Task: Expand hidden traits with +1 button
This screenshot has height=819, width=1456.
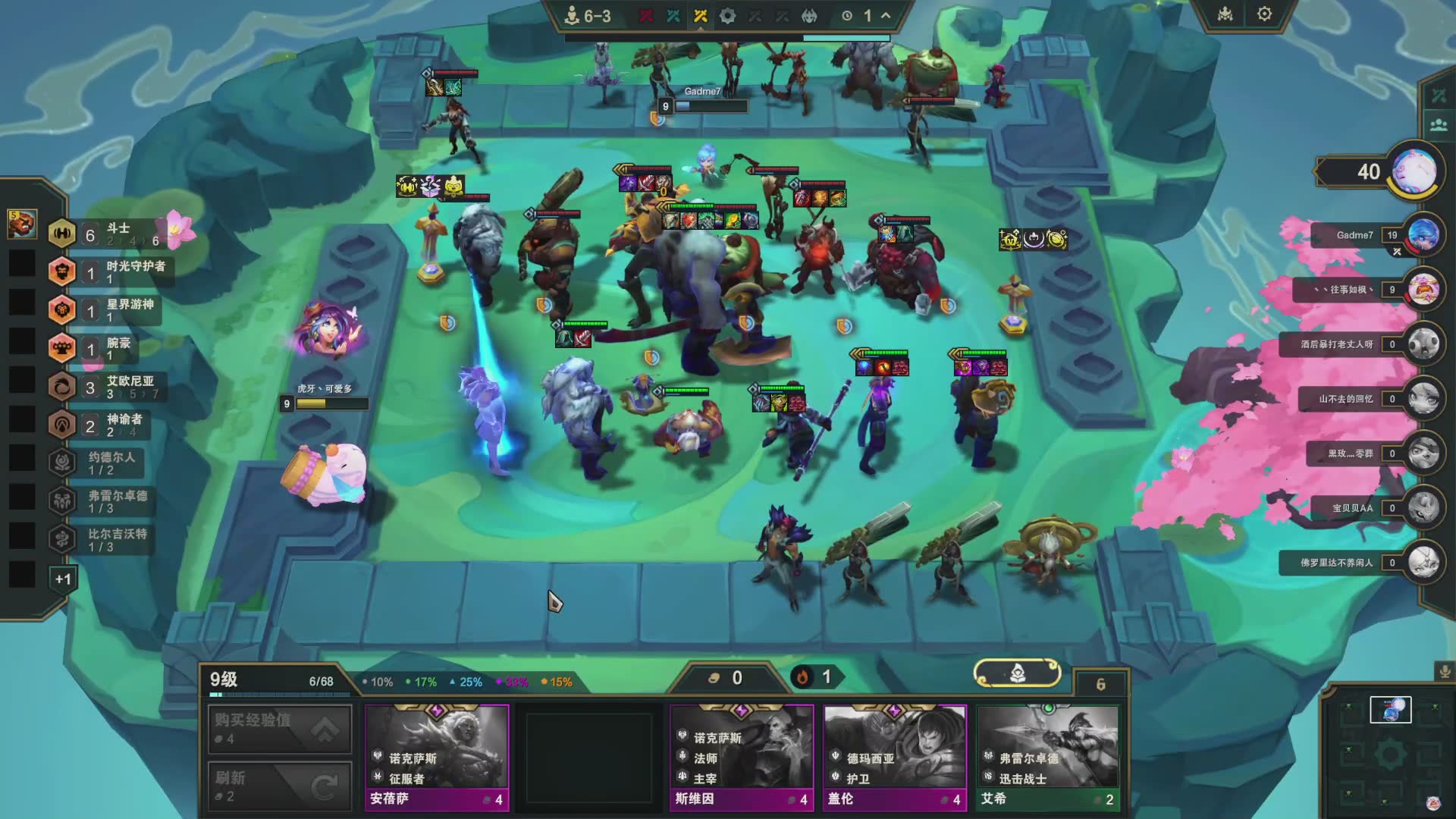Action: 63,579
